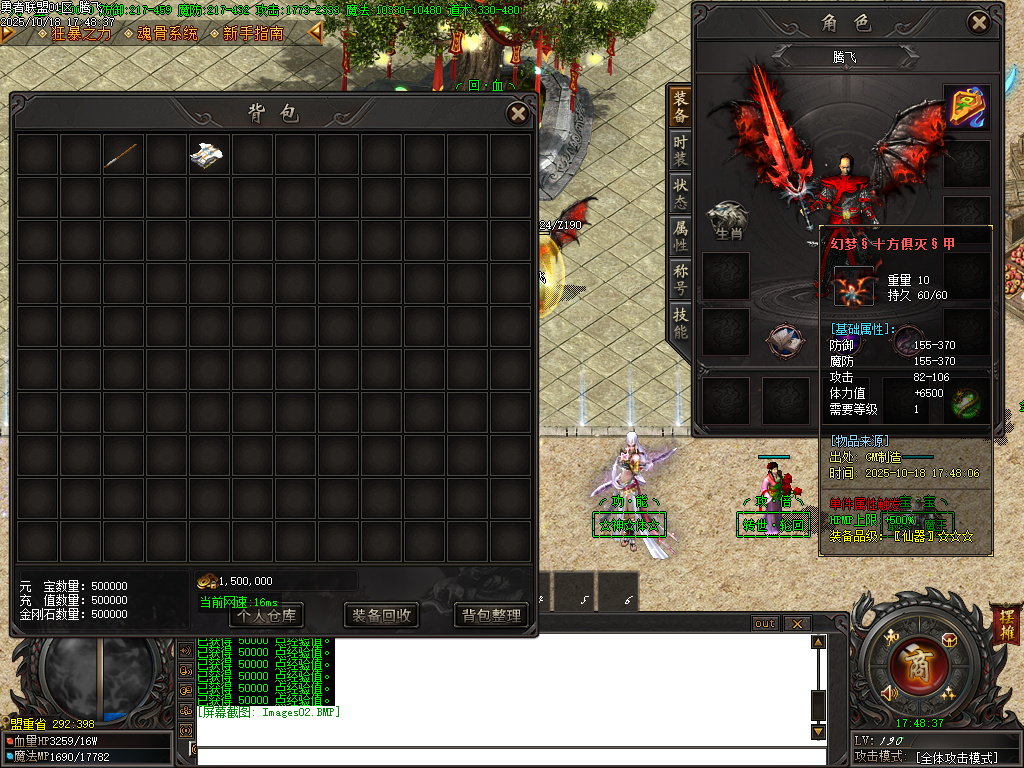Select the staff item in the backpack

click(123, 154)
